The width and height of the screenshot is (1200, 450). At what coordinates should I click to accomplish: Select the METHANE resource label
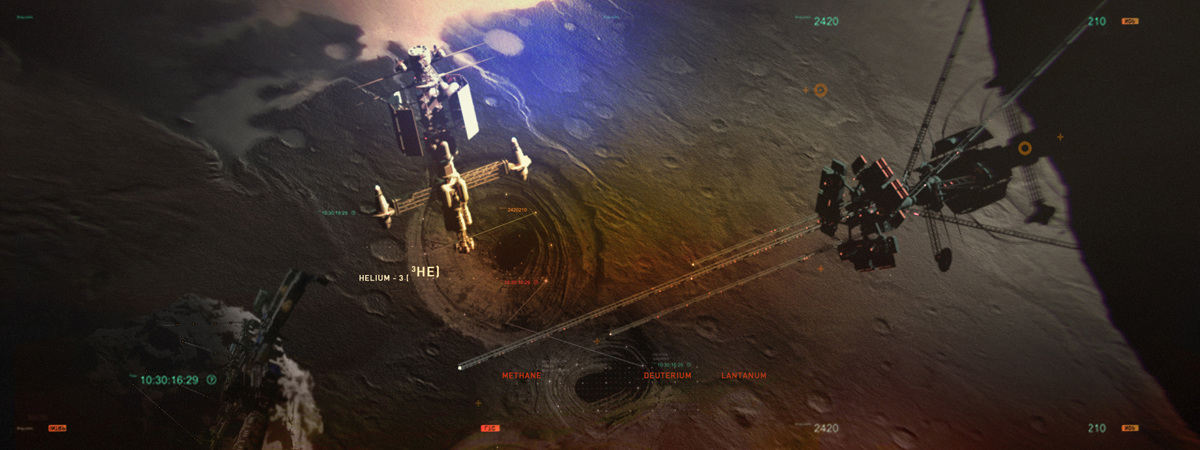[521, 375]
